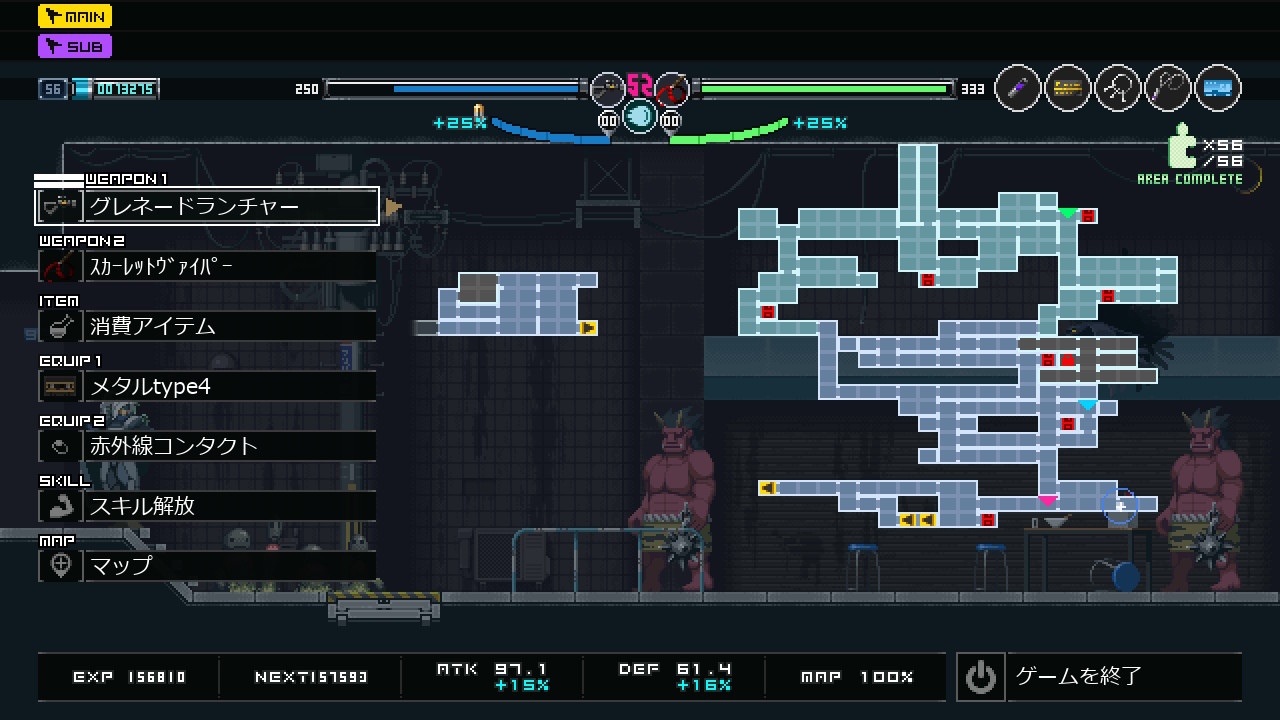Select the blue panel icon in top-right

tap(1217, 89)
